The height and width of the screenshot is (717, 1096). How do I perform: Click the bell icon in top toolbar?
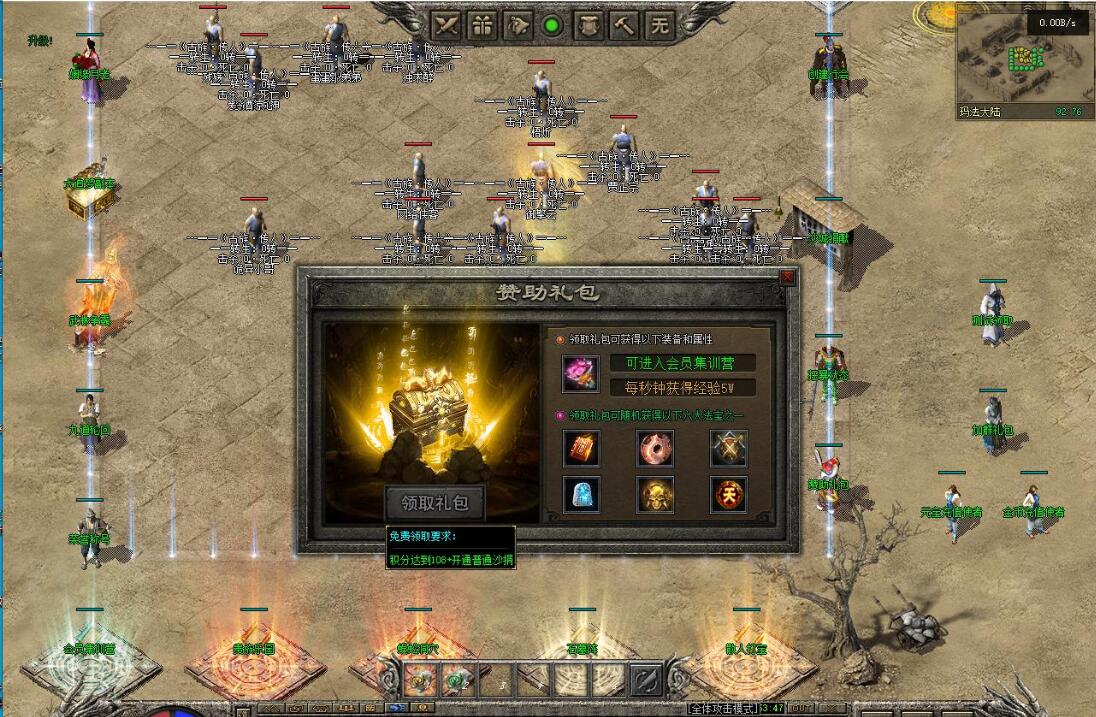(518, 26)
